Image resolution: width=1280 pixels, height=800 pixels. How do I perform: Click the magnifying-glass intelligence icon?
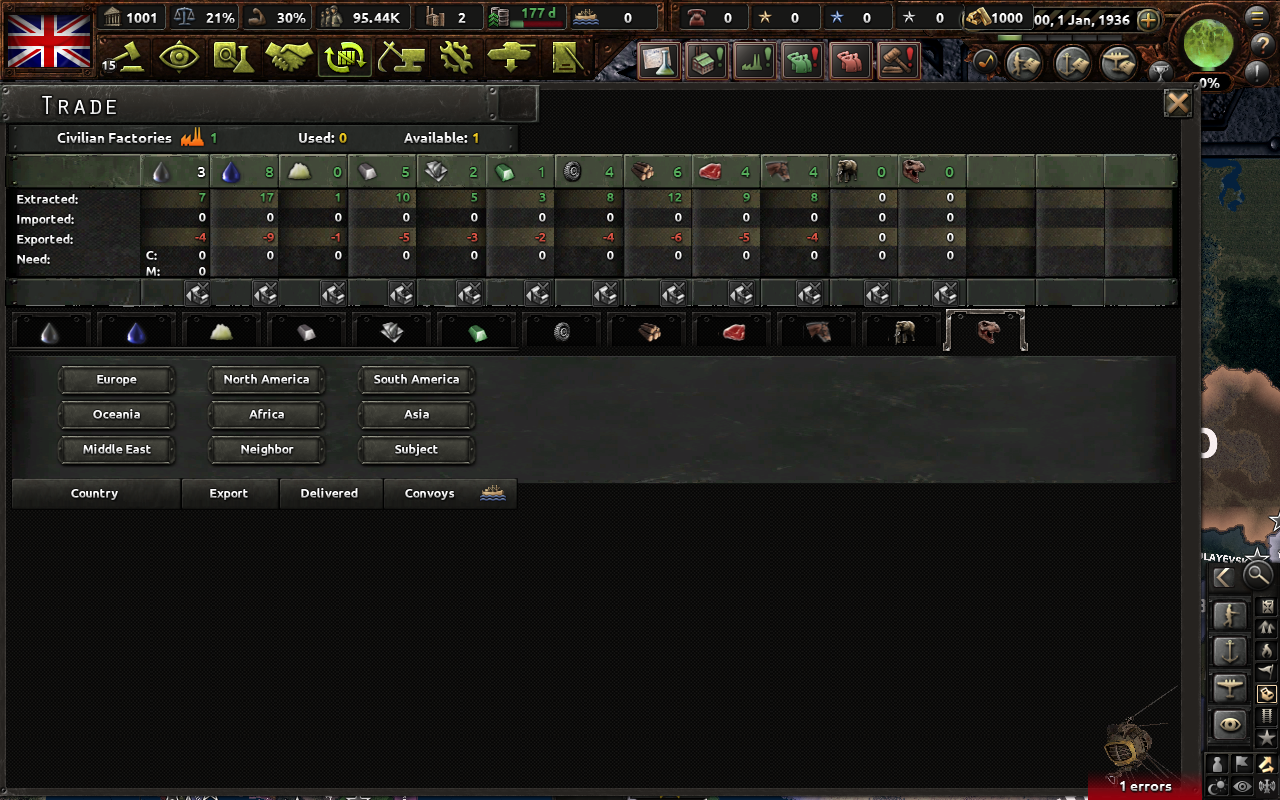(x=233, y=58)
